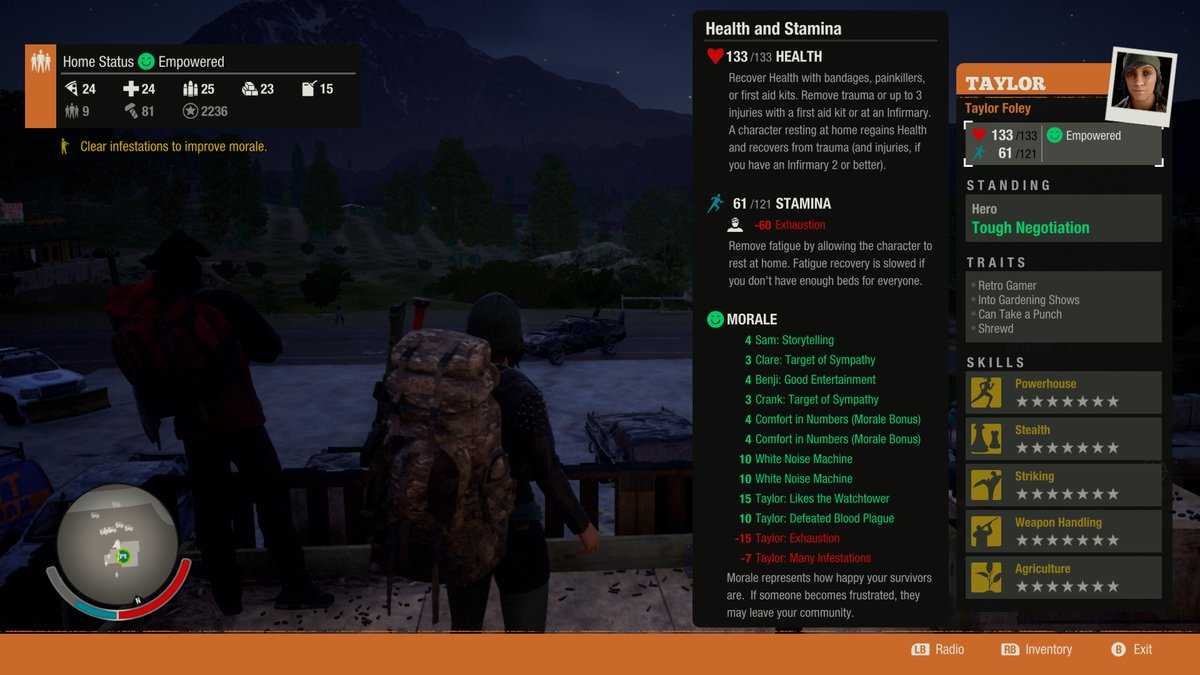
Task: Choose the Striking skill entry
Action: click(x=1063, y=485)
